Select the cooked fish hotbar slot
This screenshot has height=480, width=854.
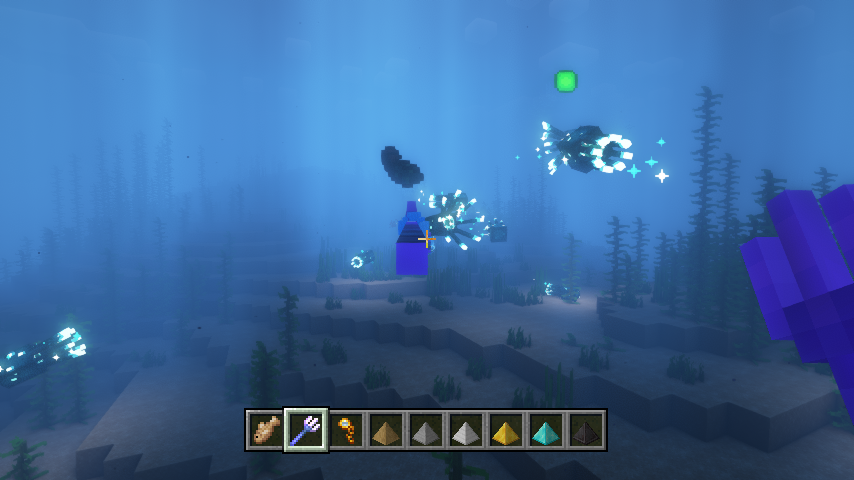click(265, 430)
